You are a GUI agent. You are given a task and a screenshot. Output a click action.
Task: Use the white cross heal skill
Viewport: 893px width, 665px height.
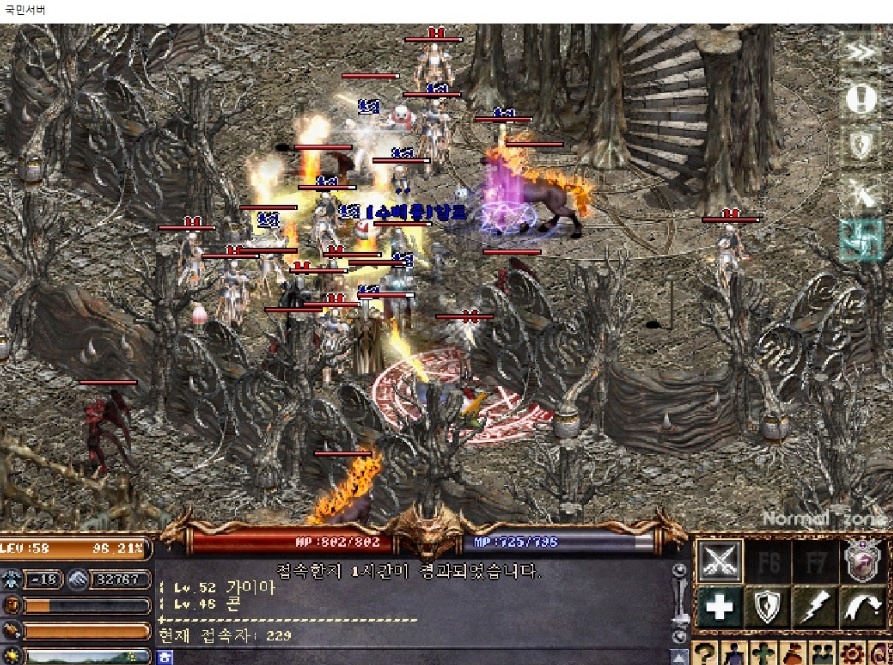tap(720, 607)
